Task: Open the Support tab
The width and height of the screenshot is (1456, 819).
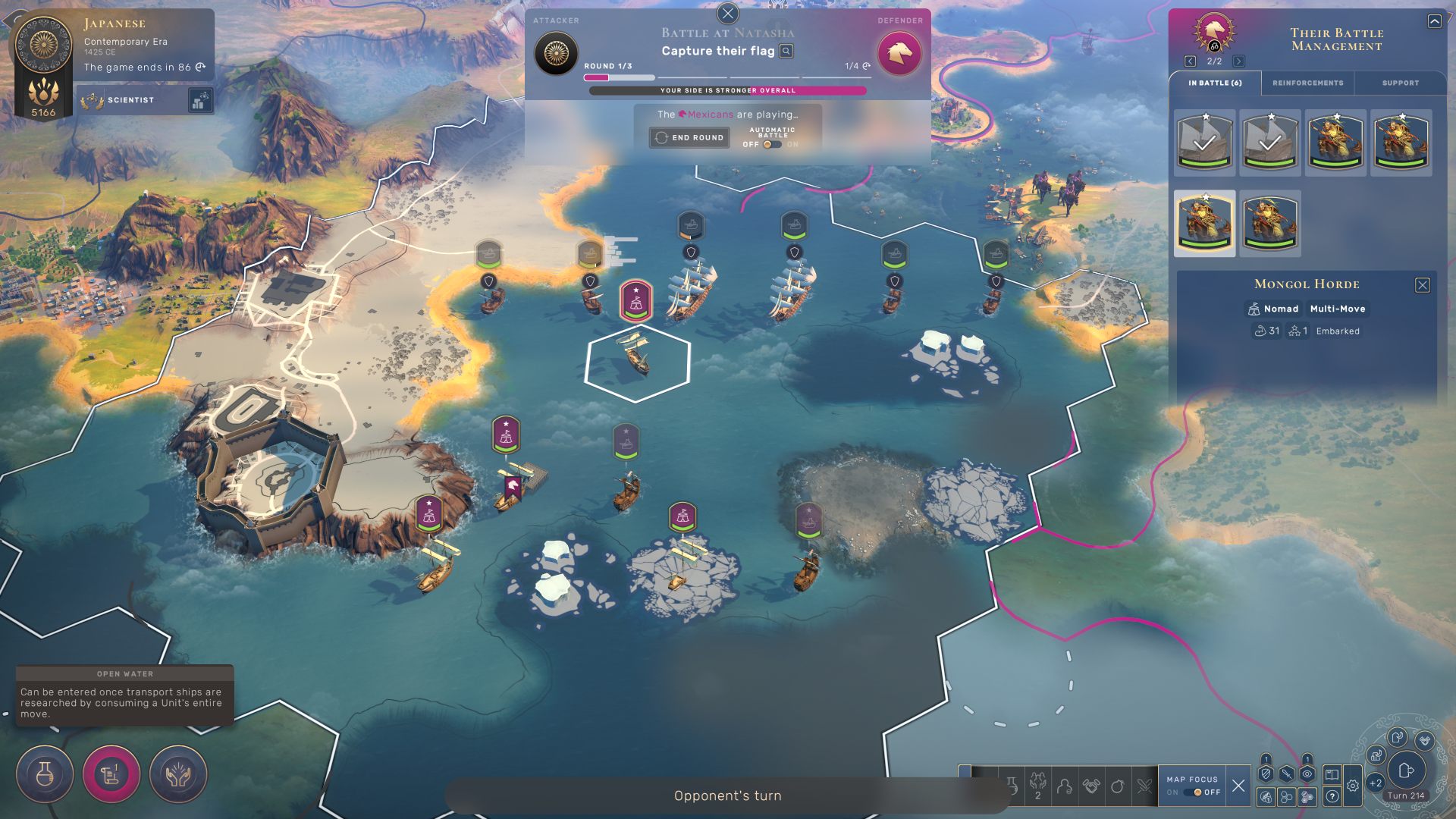Action: pyautogui.click(x=1400, y=83)
